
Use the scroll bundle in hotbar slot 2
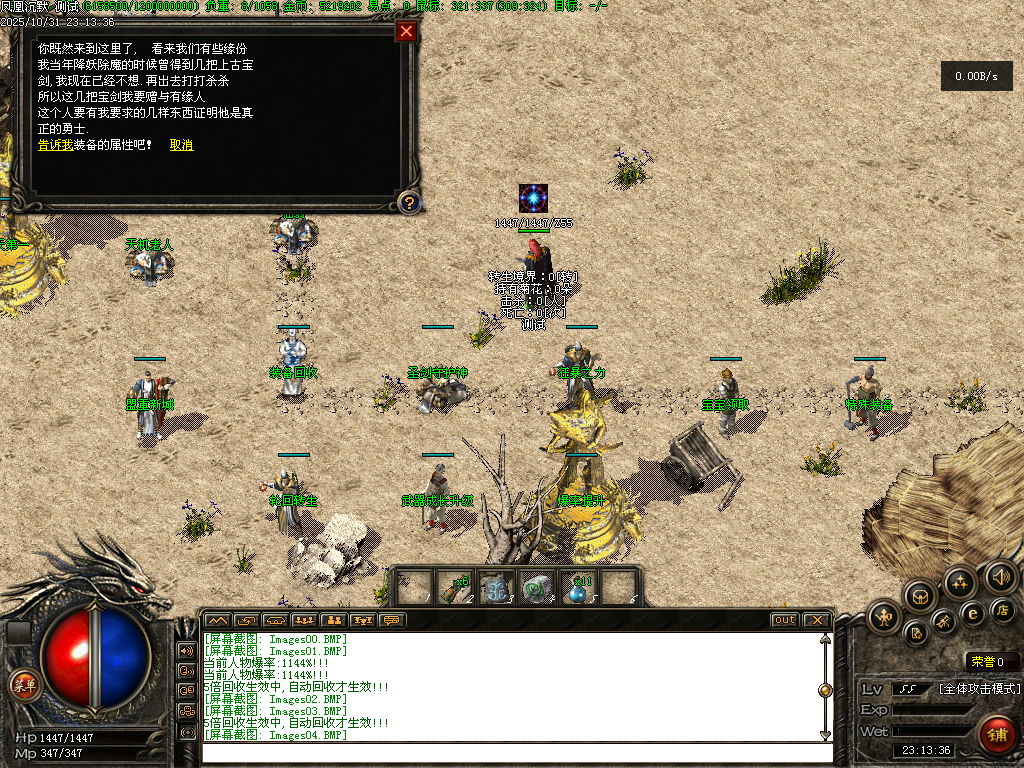click(456, 589)
